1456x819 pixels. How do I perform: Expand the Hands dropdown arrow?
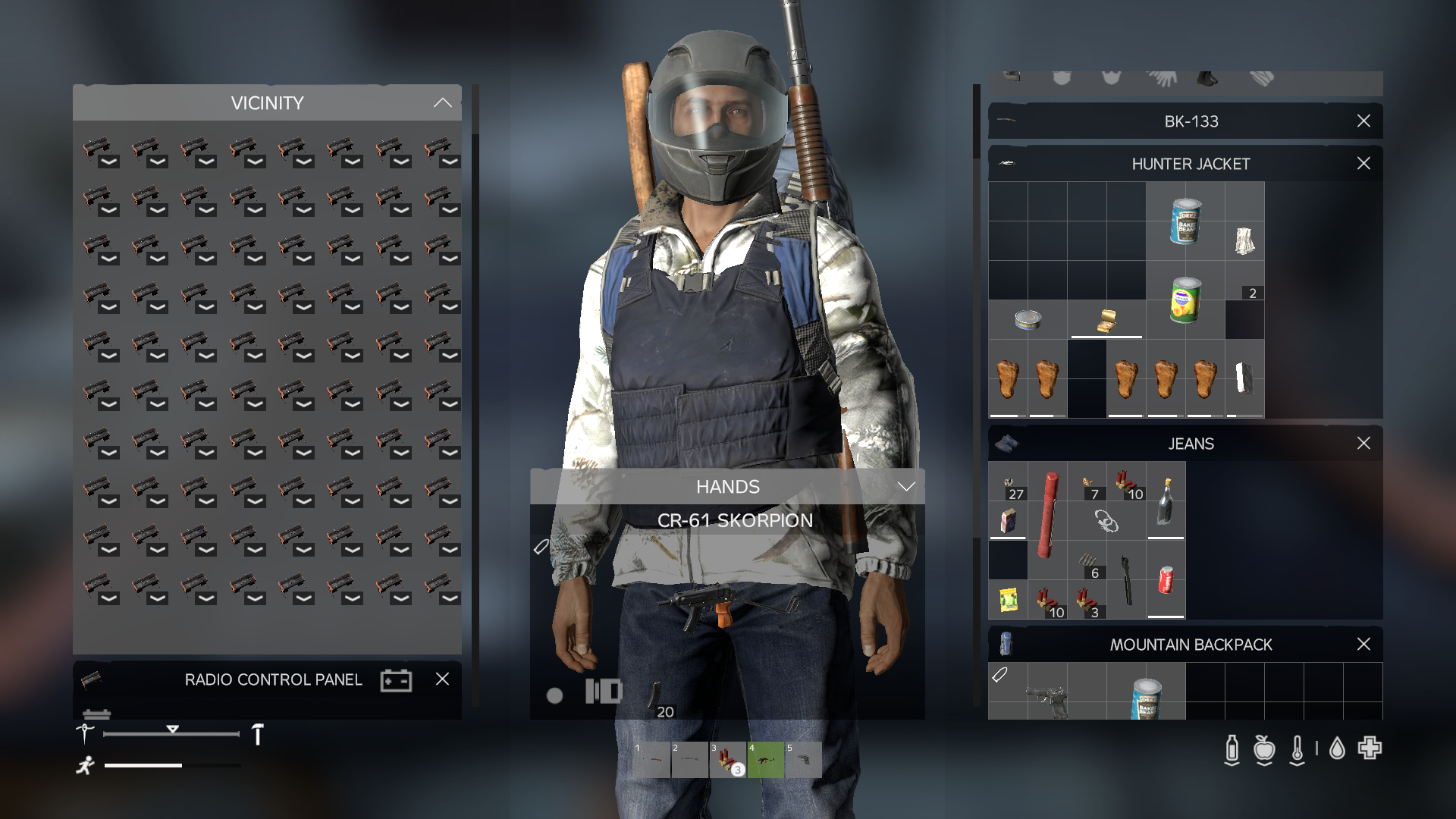pos(906,487)
